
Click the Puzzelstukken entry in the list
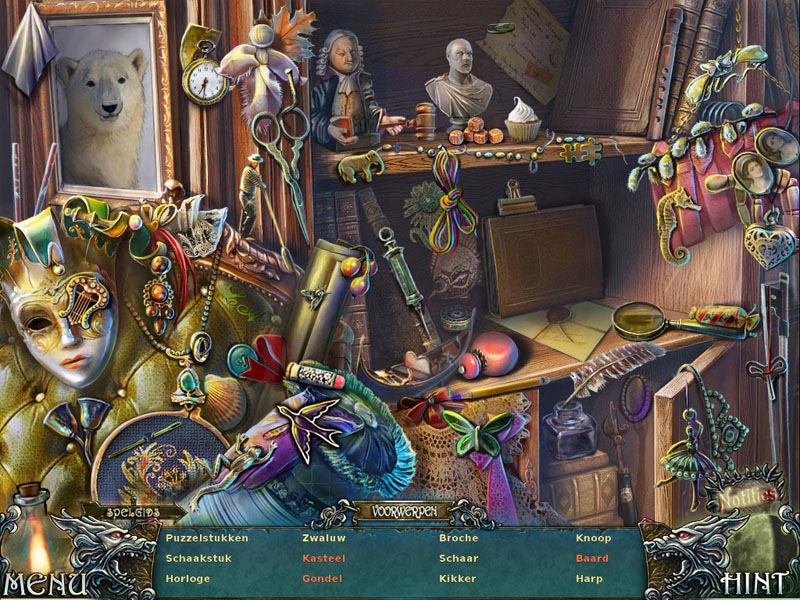(x=207, y=538)
